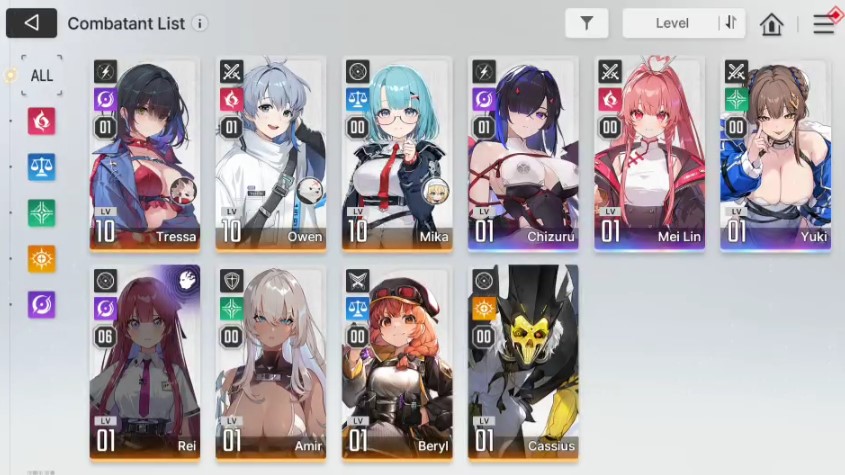
Task: Filter by green star attribute
Action: tap(41, 213)
